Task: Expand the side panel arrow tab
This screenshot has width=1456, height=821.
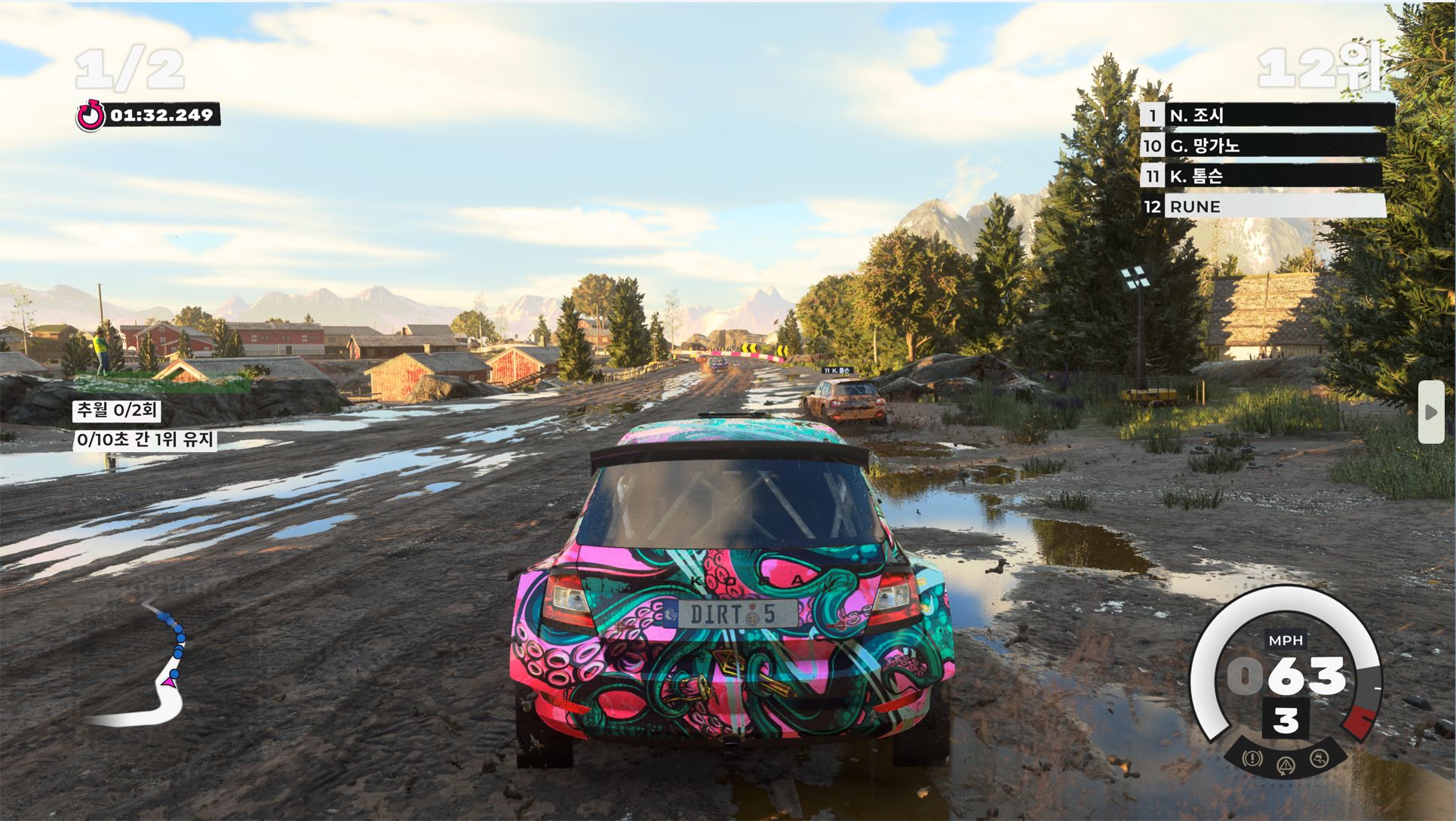Action: (x=1430, y=412)
